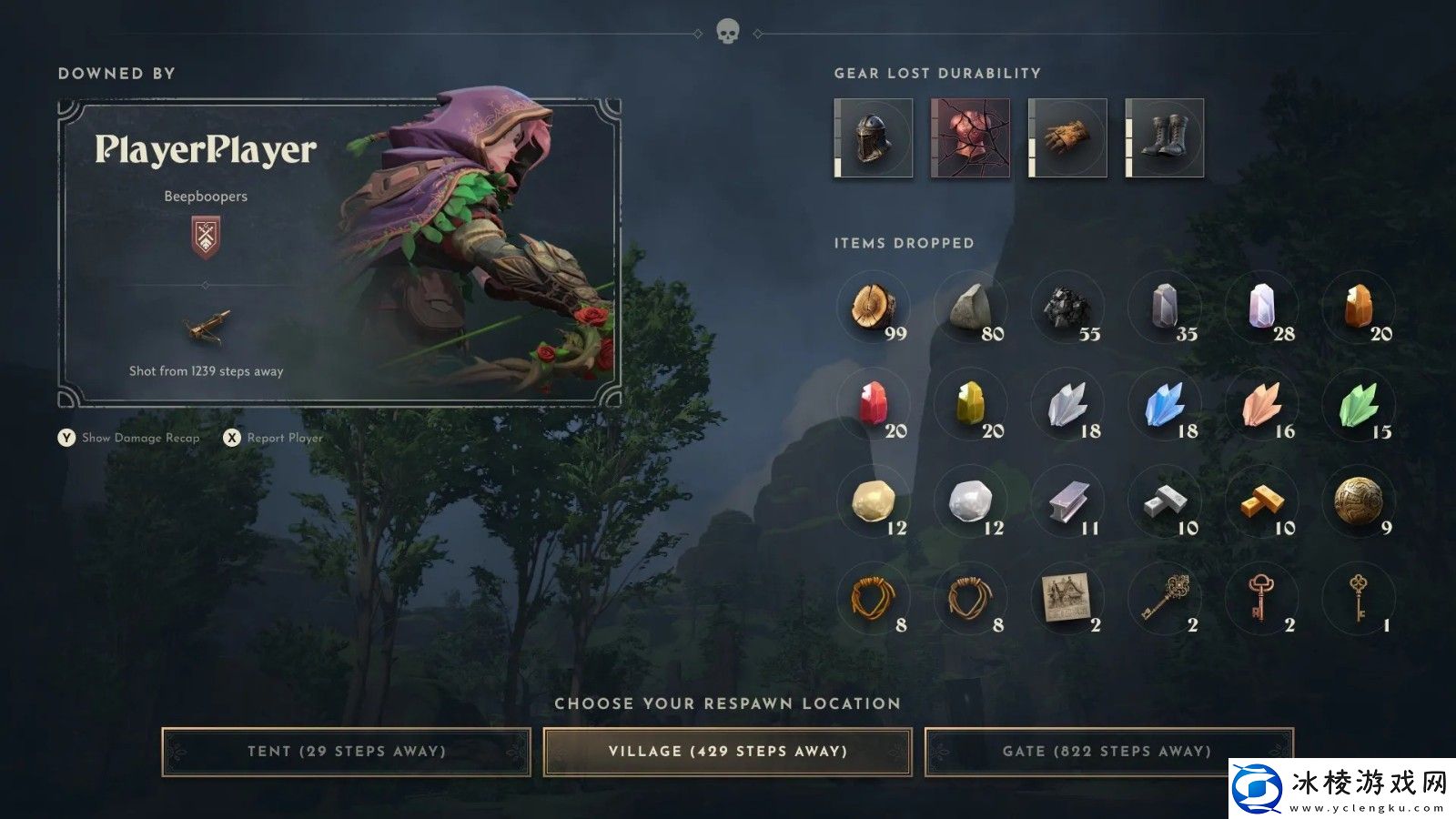
Task: Select the damaged boots gear slot
Action: 1165,138
